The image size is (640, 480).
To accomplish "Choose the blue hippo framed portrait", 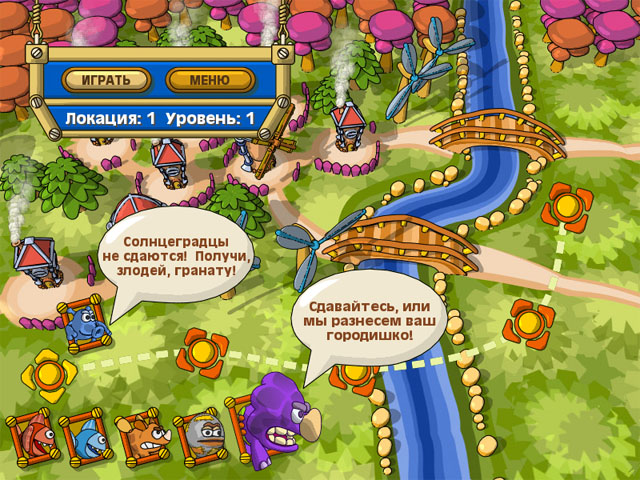I will (x=82, y=325).
